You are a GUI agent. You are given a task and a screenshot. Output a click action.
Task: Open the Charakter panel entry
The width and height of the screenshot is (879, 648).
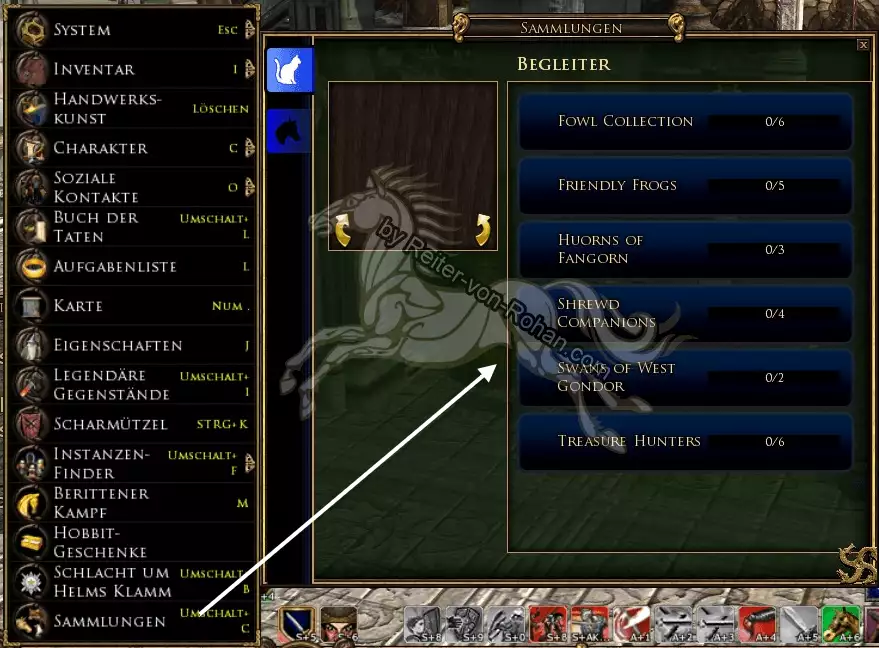coord(100,148)
